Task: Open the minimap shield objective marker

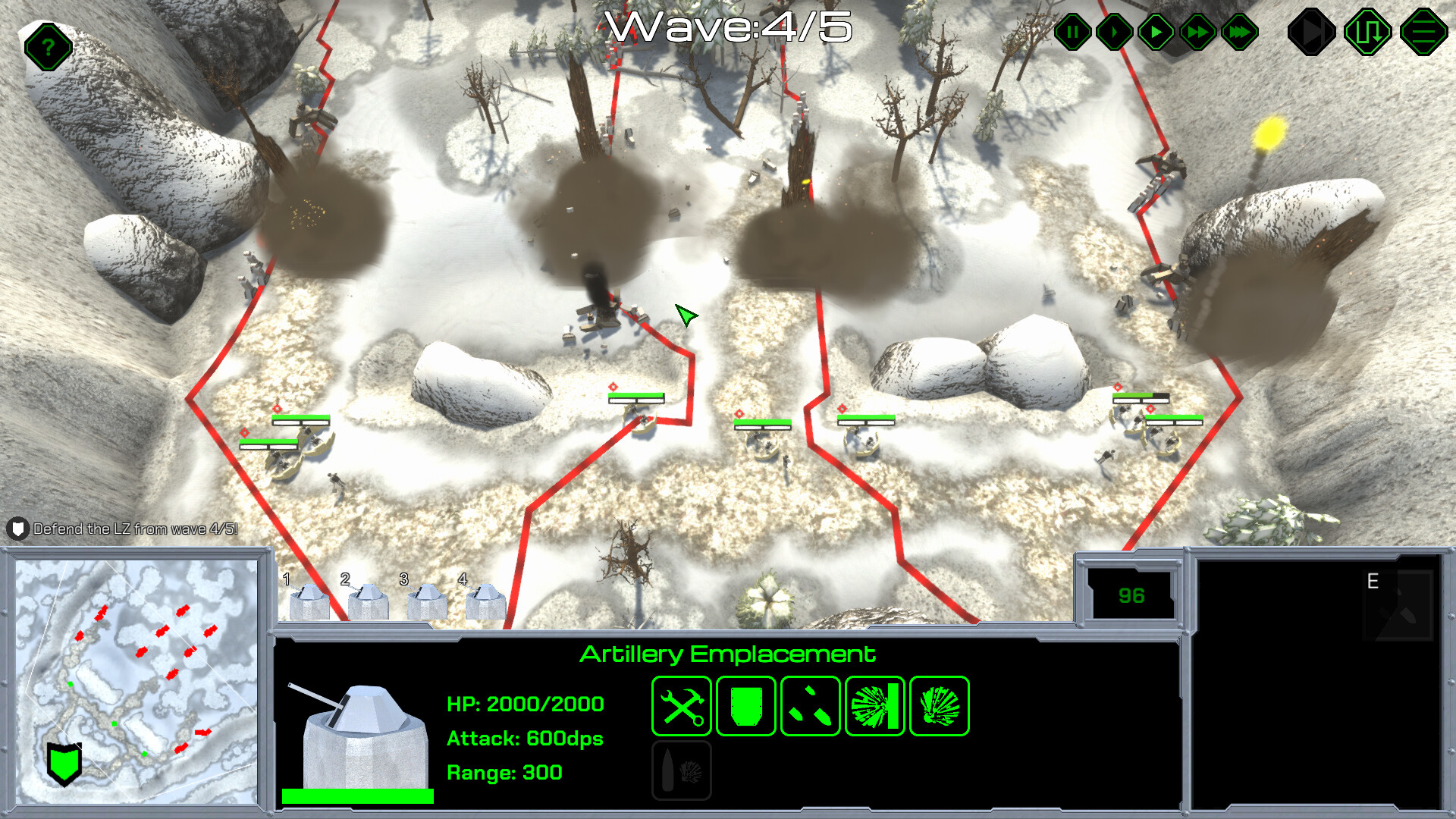Action: (63, 766)
